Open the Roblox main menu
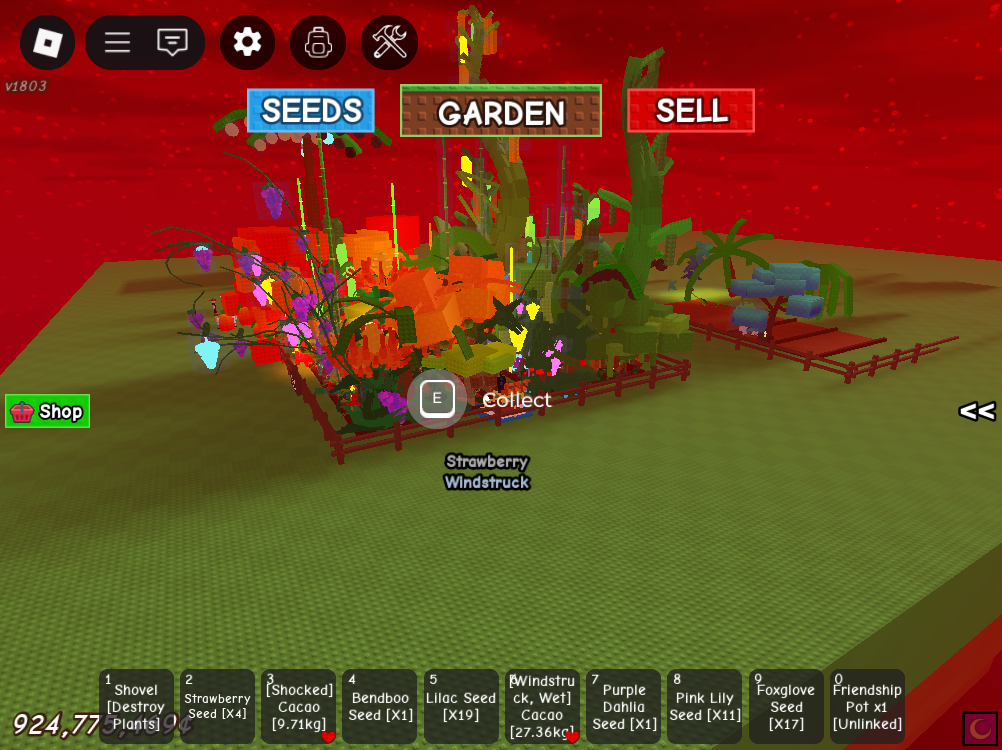The image size is (1002, 750). [48, 42]
